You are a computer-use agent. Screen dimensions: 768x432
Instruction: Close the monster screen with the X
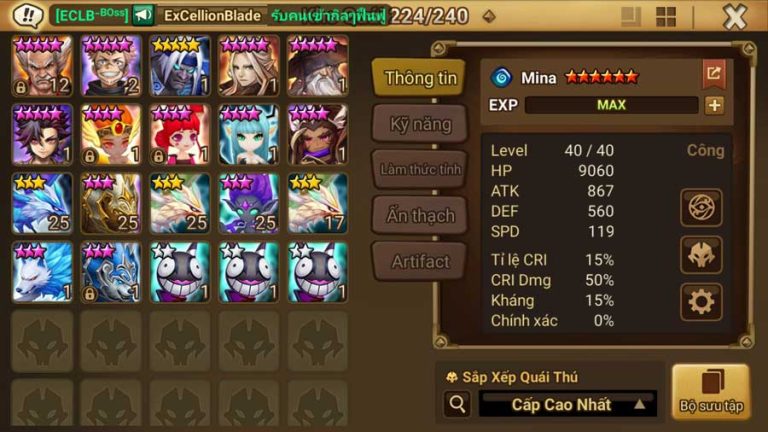pos(735,16)
